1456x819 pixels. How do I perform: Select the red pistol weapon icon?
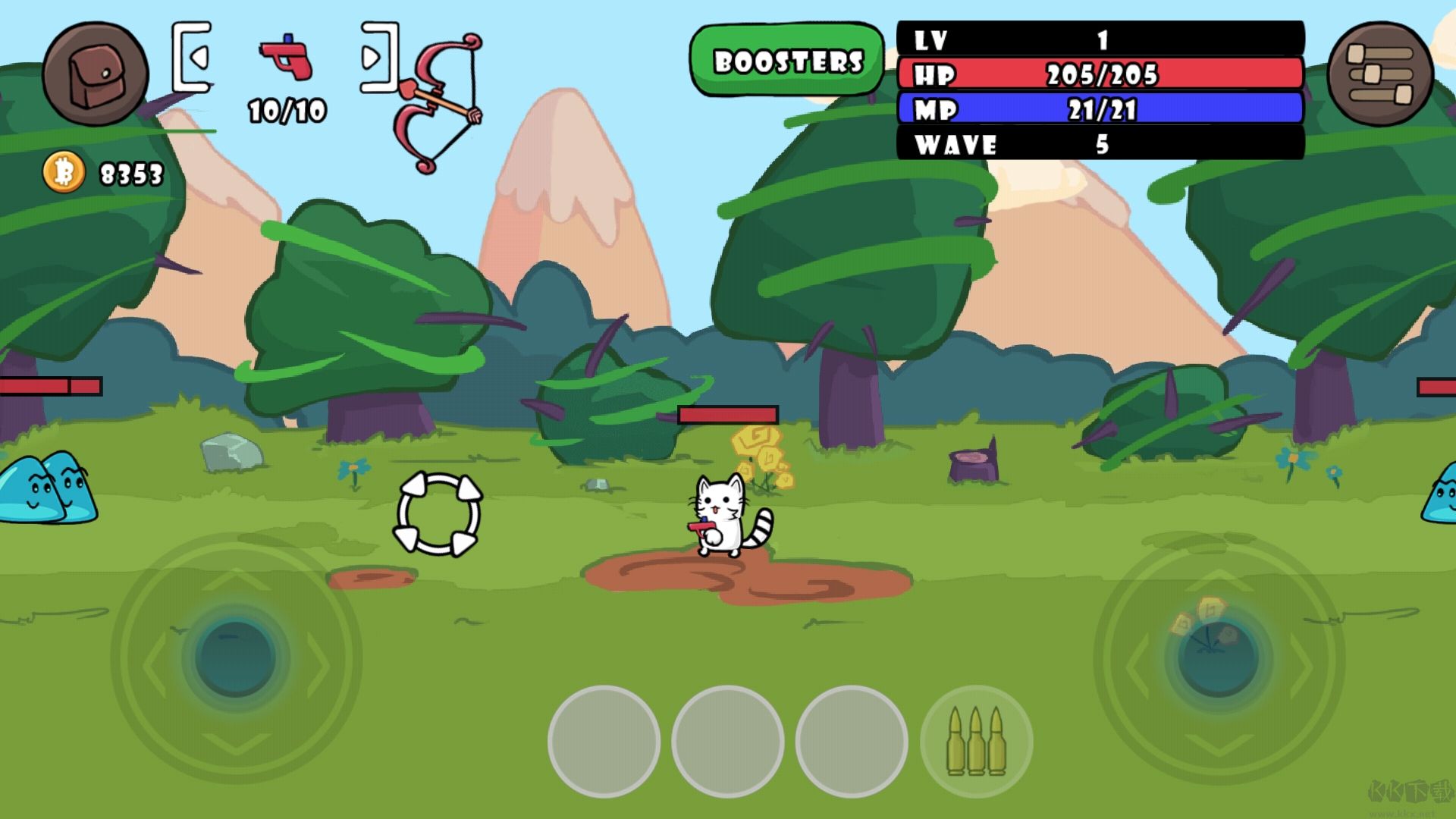(x=287, y=58)
